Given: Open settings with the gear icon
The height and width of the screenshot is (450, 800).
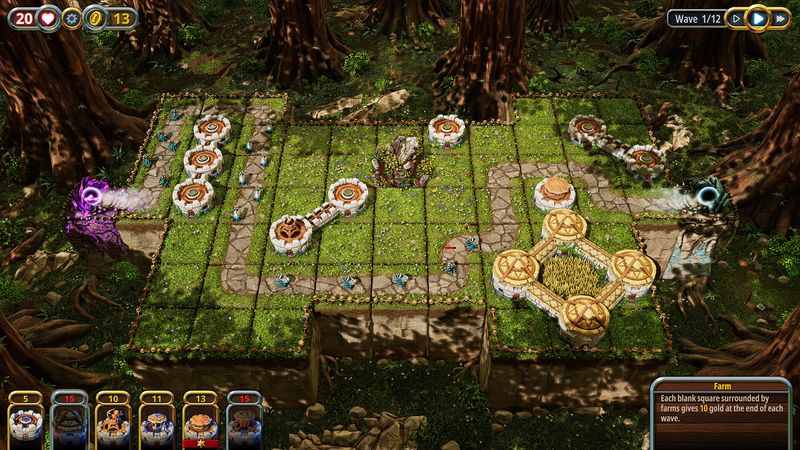Looking at the screenshot, I should pyautogui.click(x=71, y=18).
